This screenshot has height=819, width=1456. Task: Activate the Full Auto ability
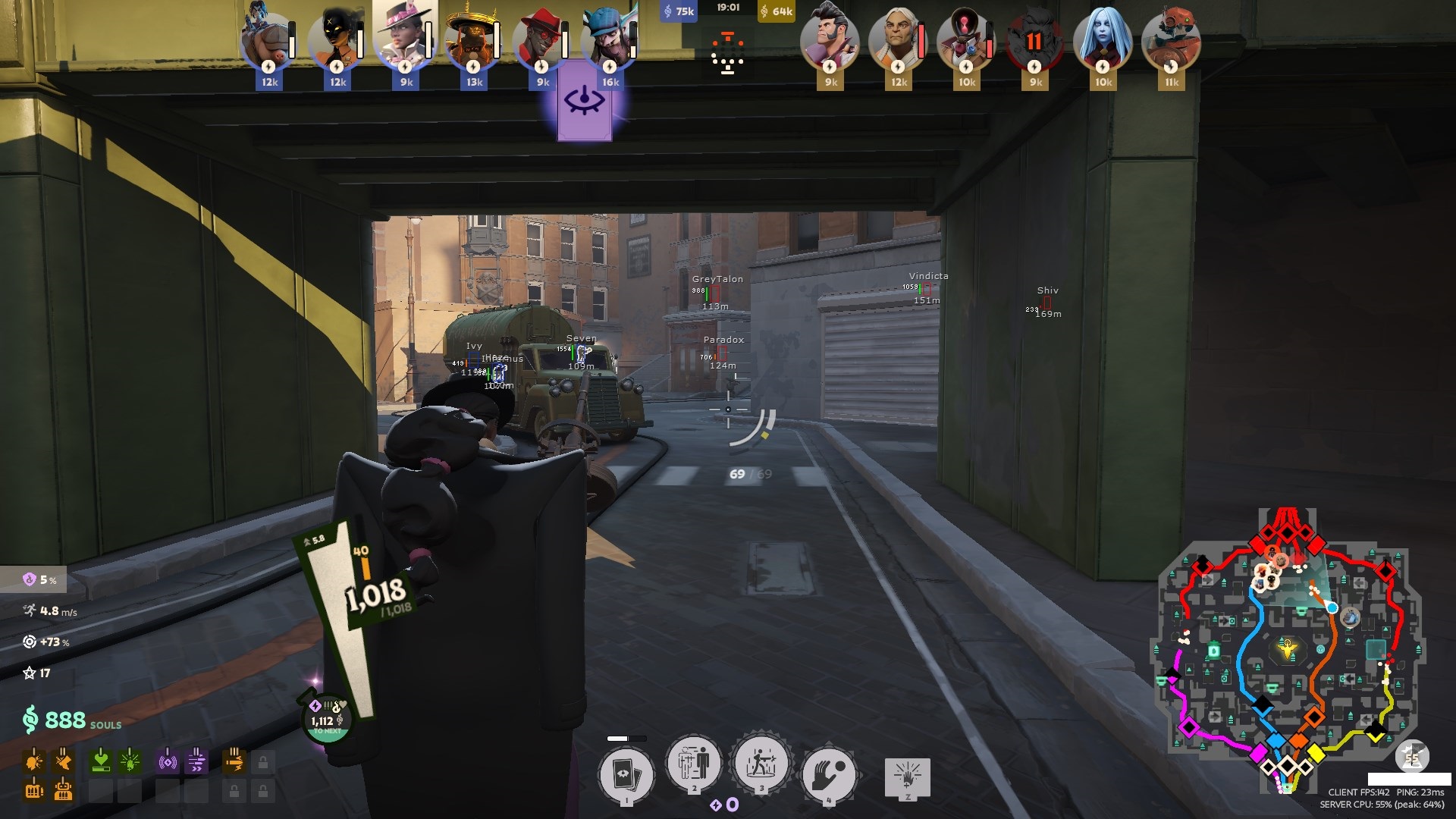point(761,764)
